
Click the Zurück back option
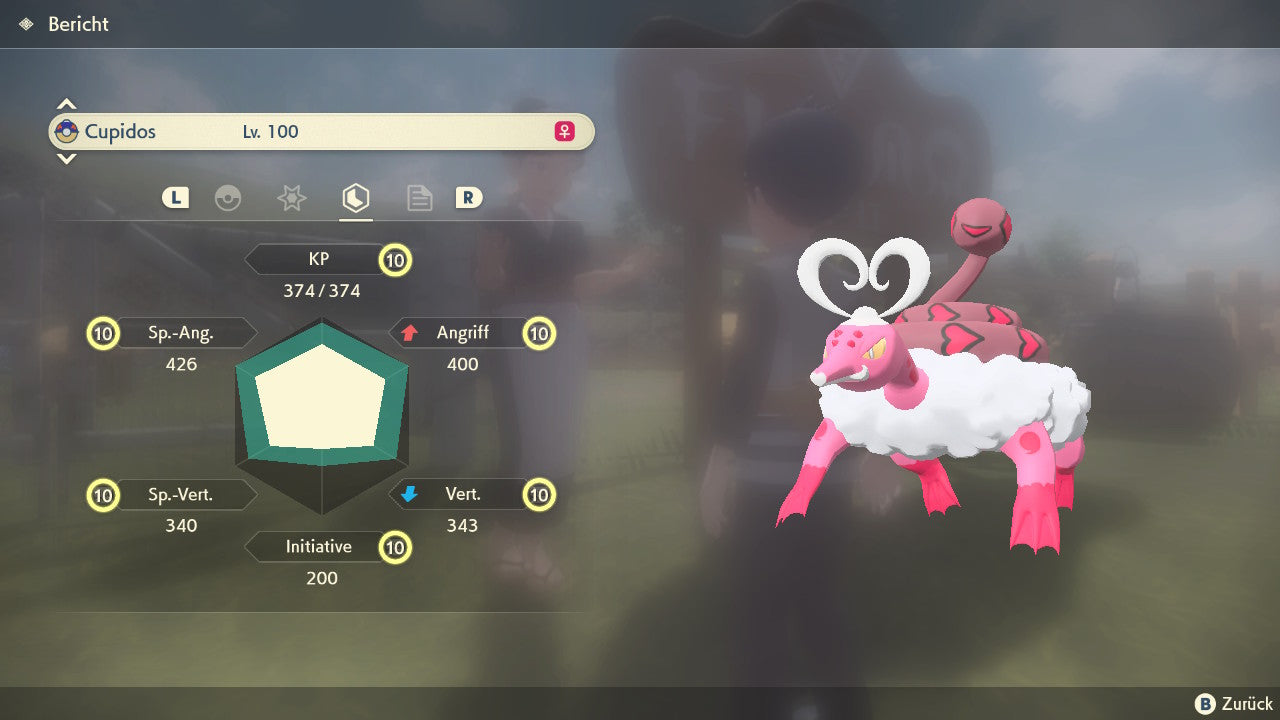pos(1234,704)
